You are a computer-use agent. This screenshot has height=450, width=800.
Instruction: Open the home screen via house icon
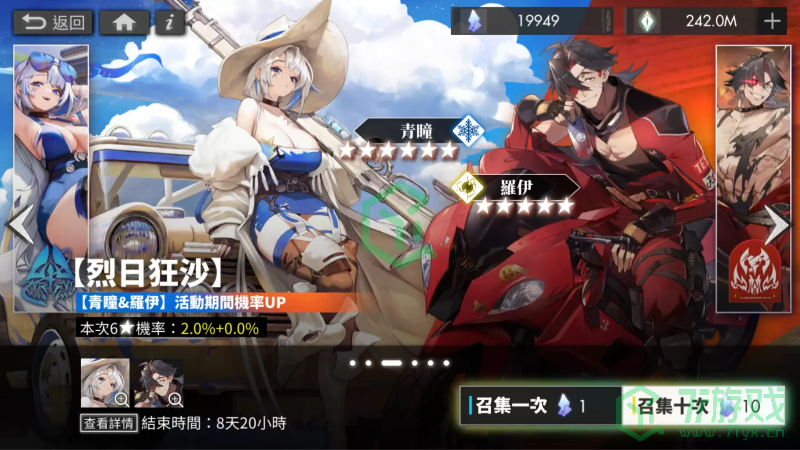point(125,22)
